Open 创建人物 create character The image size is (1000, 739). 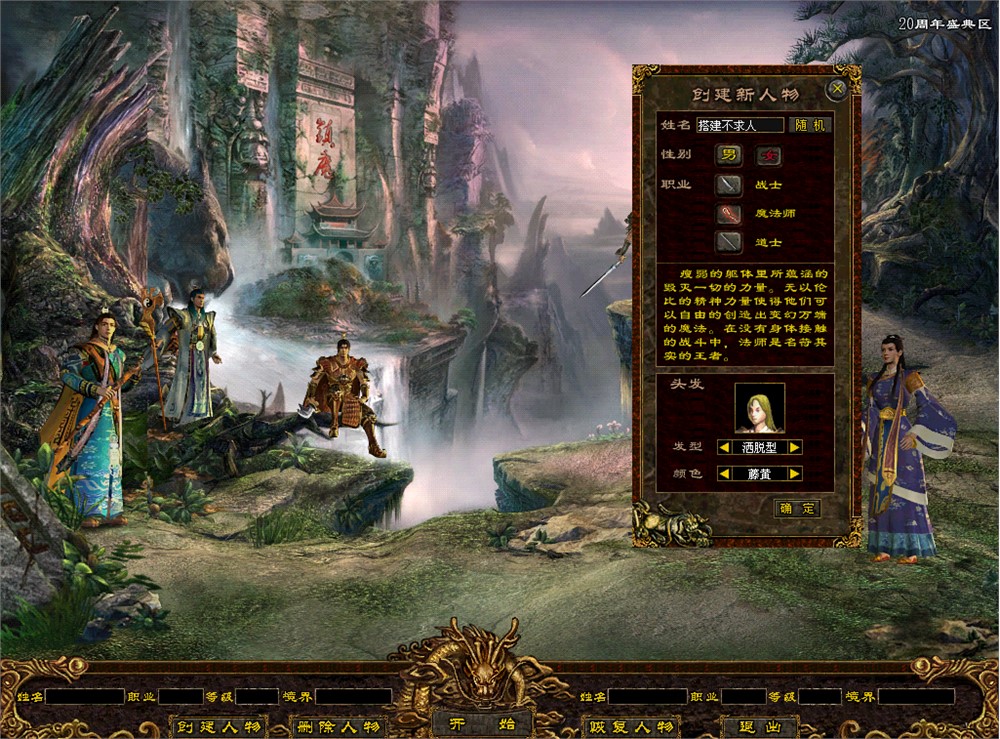pyautogui.click(x=218, y=726)
